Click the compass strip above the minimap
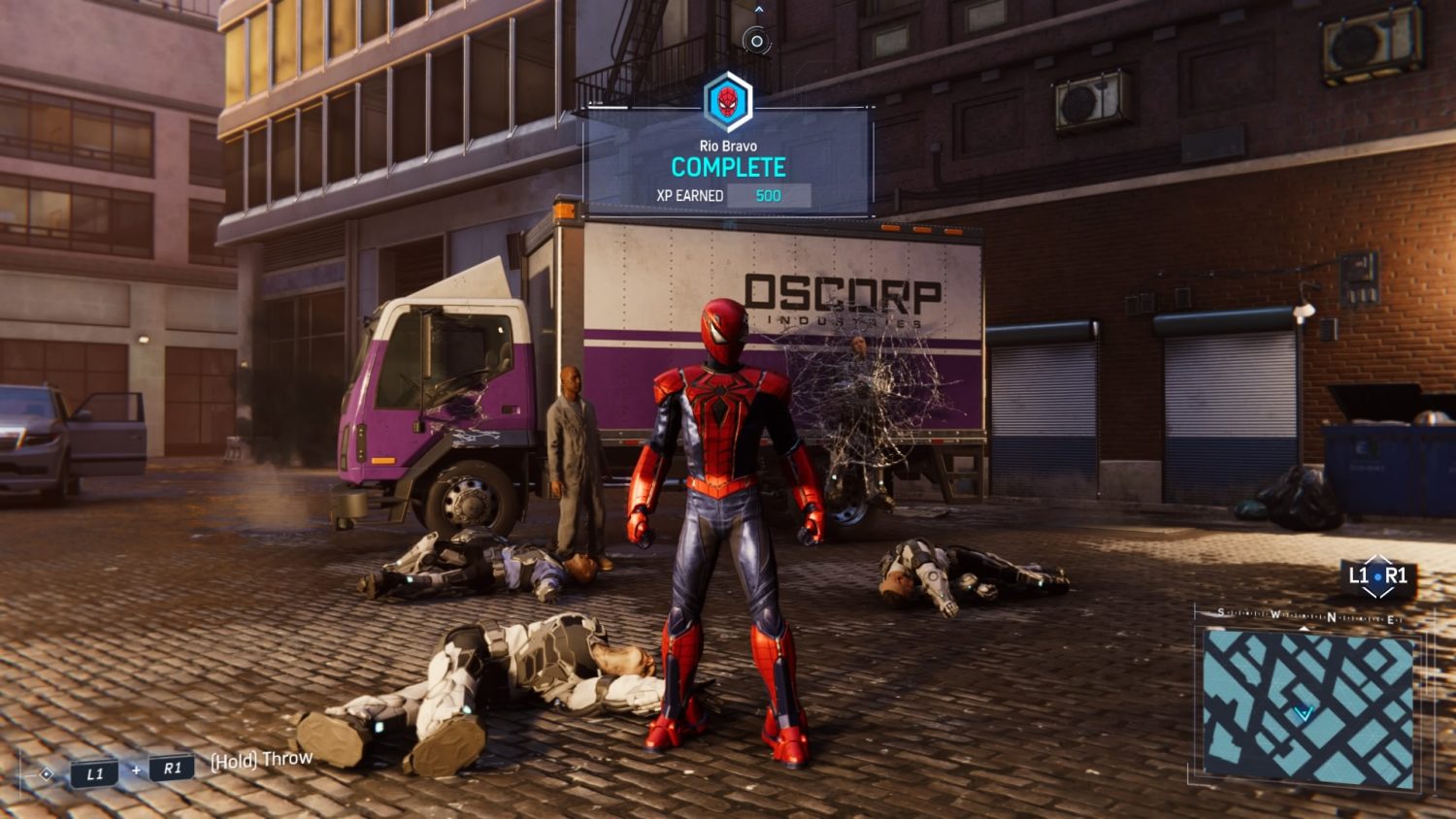 pyautogui.click(x=1307, y=617)
